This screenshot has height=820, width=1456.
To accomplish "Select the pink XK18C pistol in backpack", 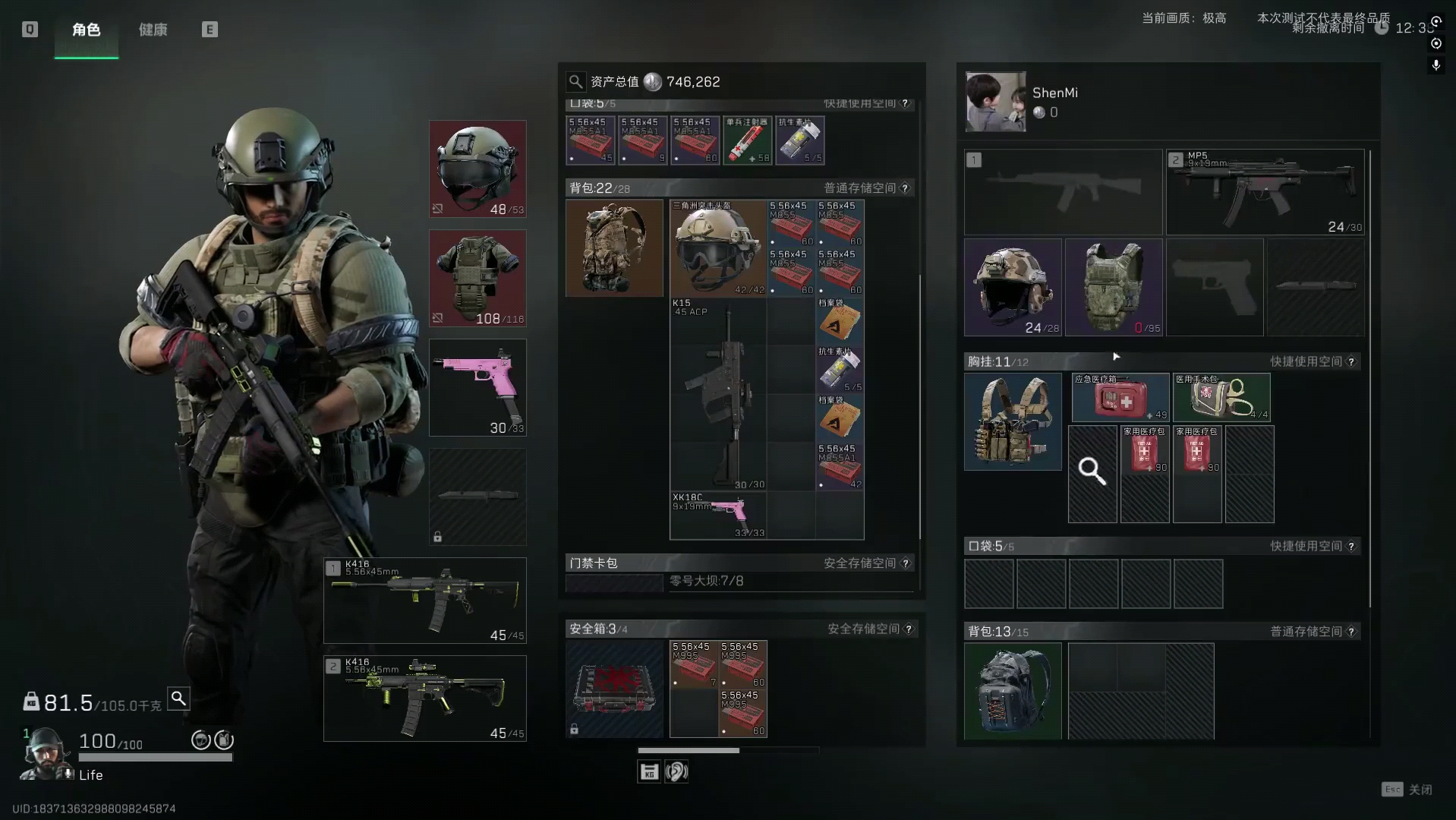I will [x=718, y=515].
